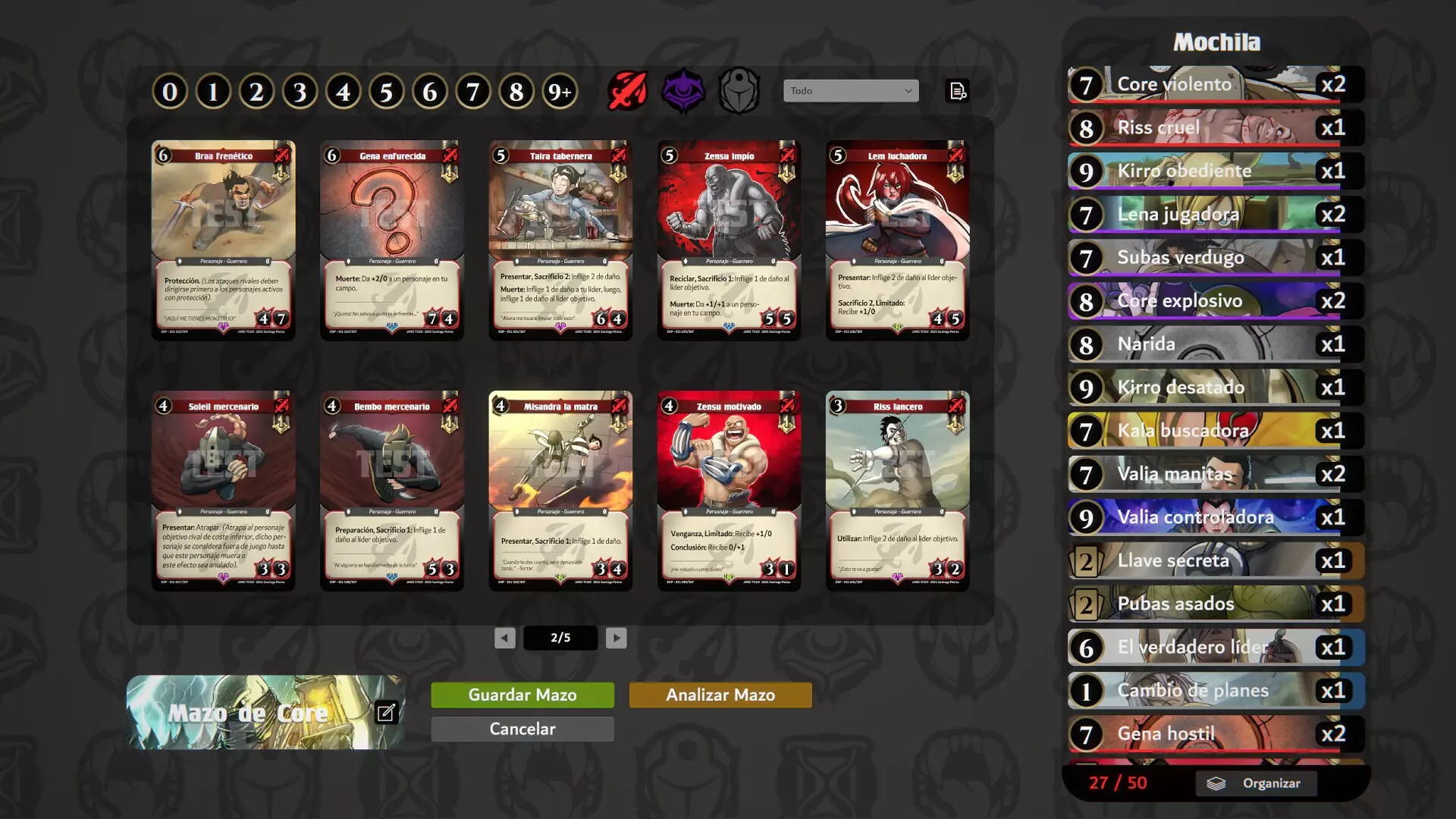Select the Riss lancero card
The height and width of the screenshot is (819, 1456).
point(897,490)
